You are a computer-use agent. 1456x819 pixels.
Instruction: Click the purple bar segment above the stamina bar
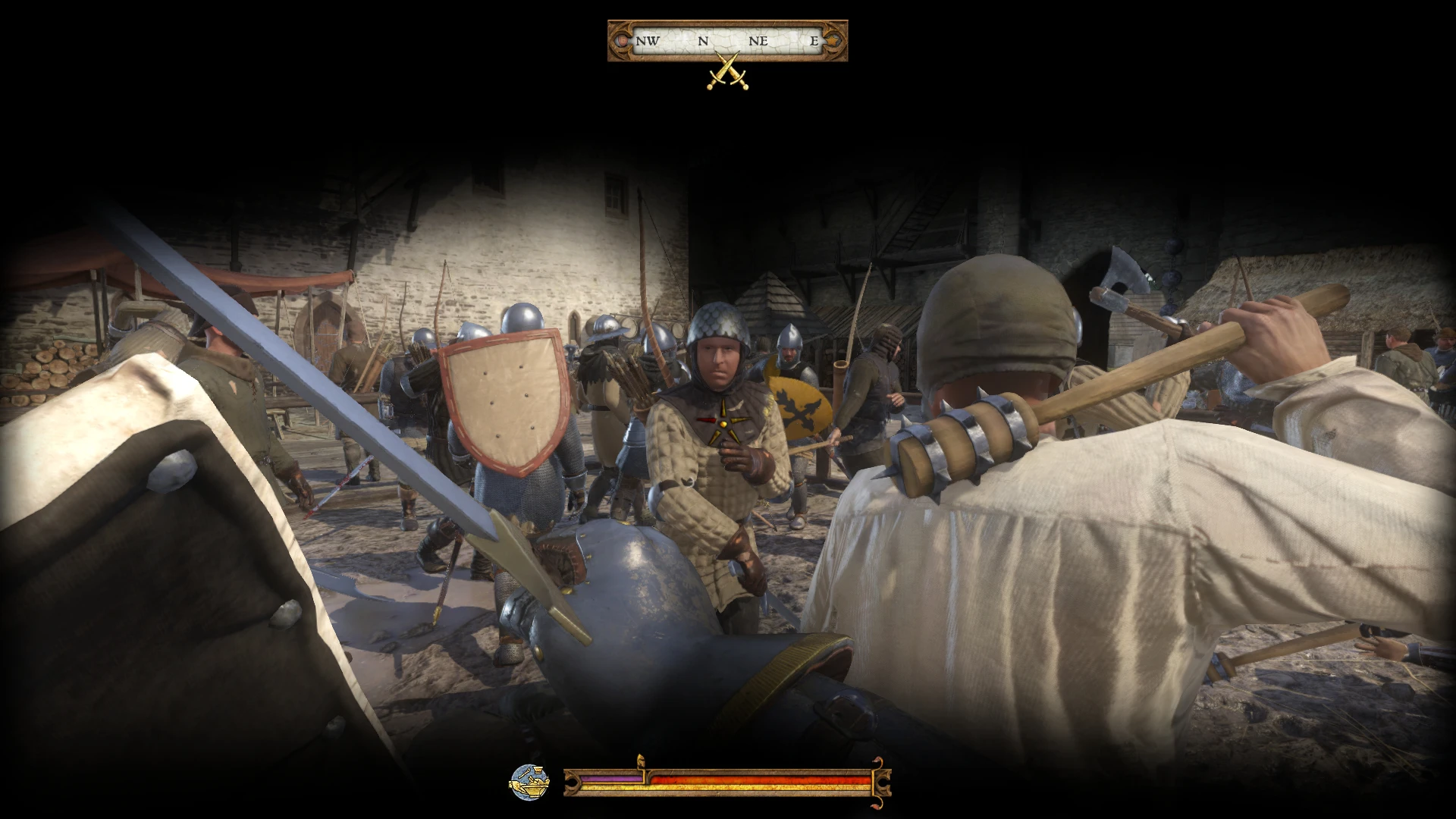tap(612, 778)
